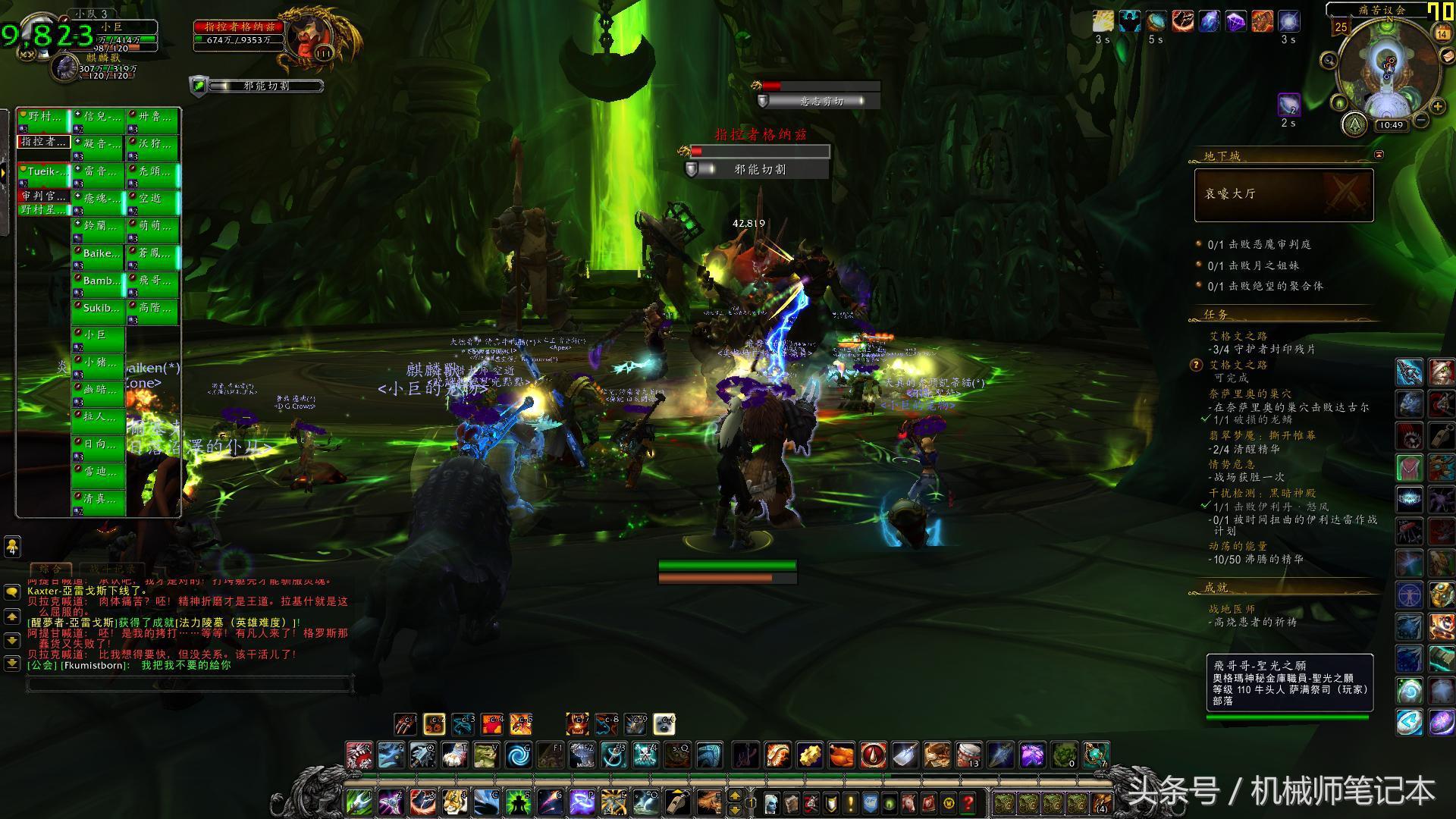
Task: Select the Sukib raid frame
Action: pyautogui.click(x=99, y=309)
